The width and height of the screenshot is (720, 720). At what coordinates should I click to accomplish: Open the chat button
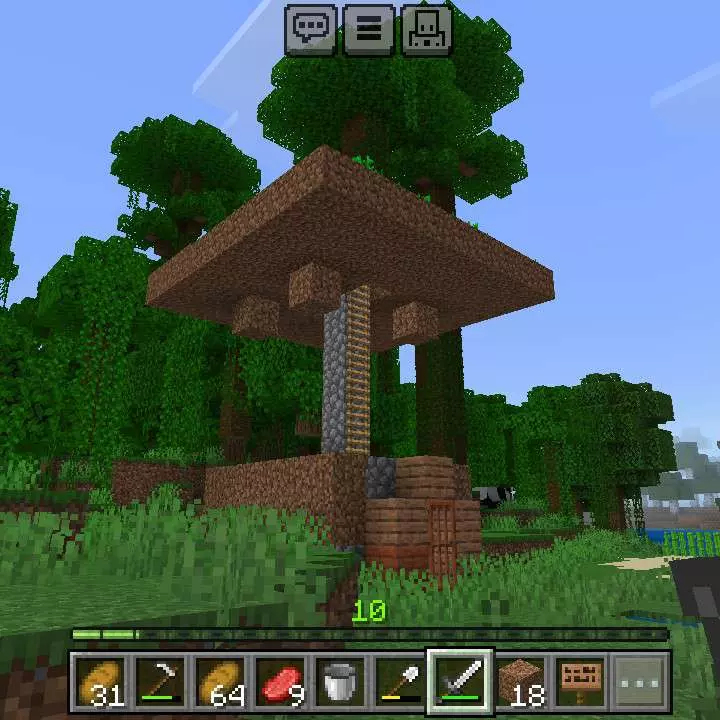(312, 29)
